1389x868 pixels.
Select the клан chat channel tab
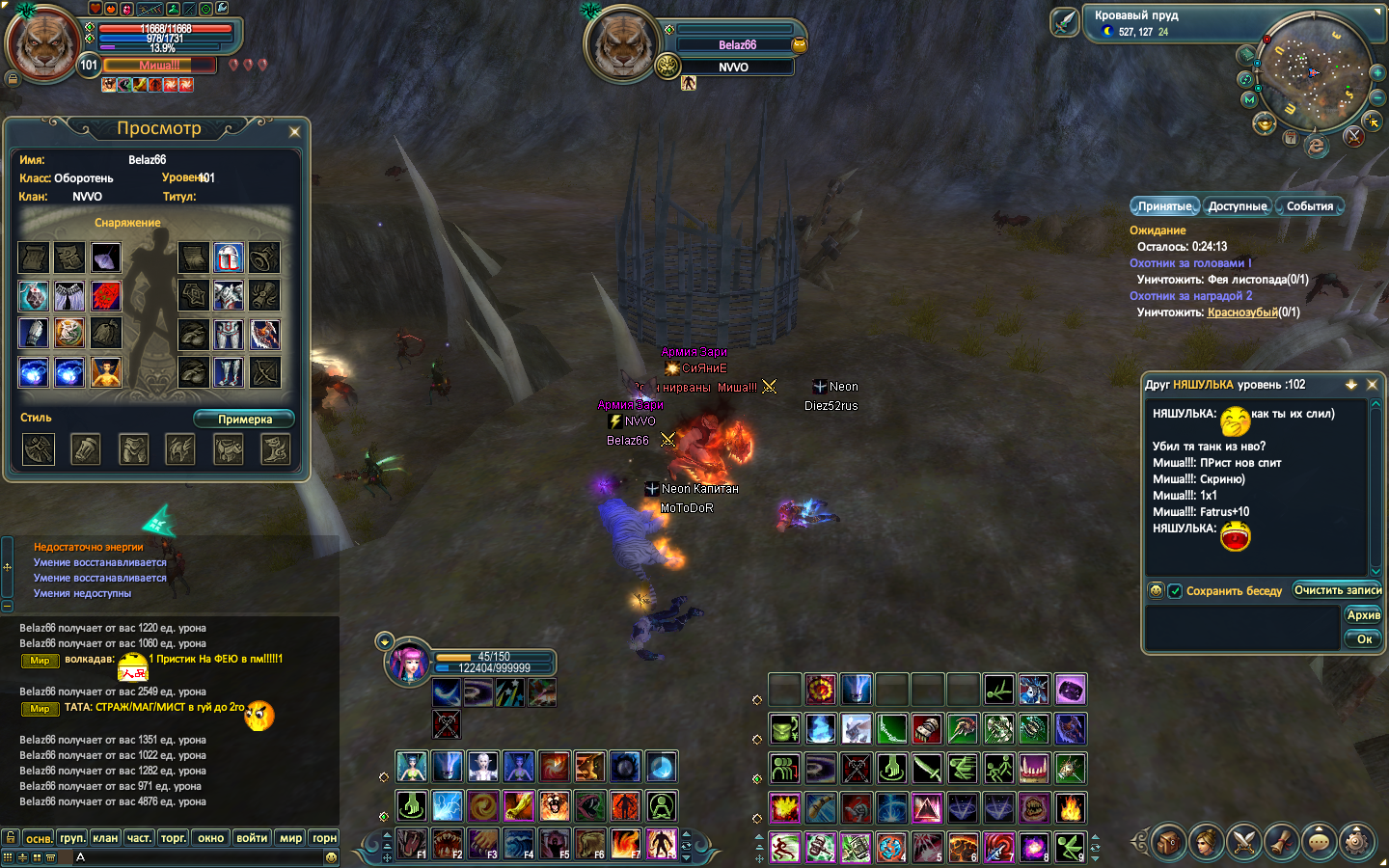click(105, 838)
